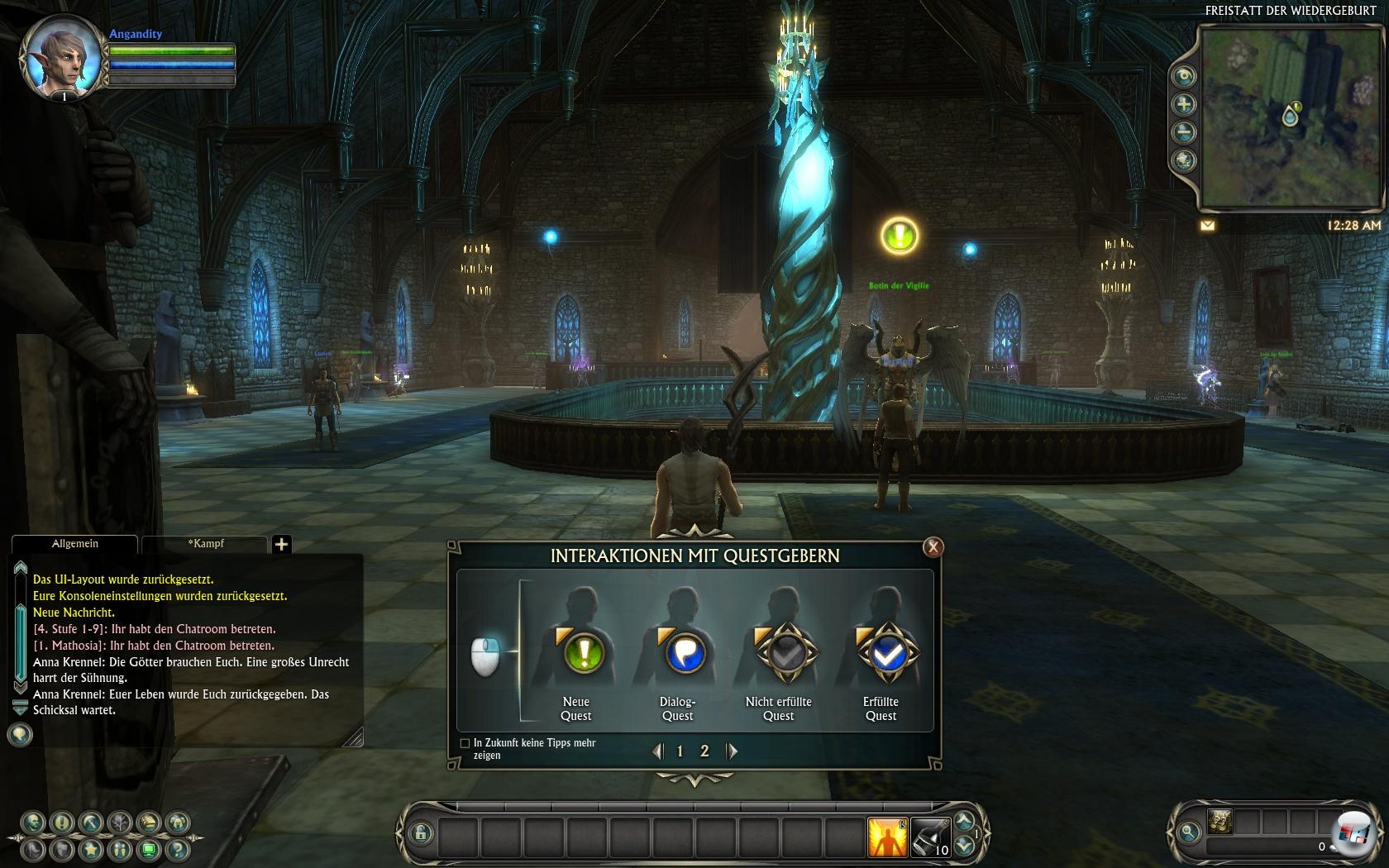Close the Interaktionen mit Questgebern tip window

point(933,546)
